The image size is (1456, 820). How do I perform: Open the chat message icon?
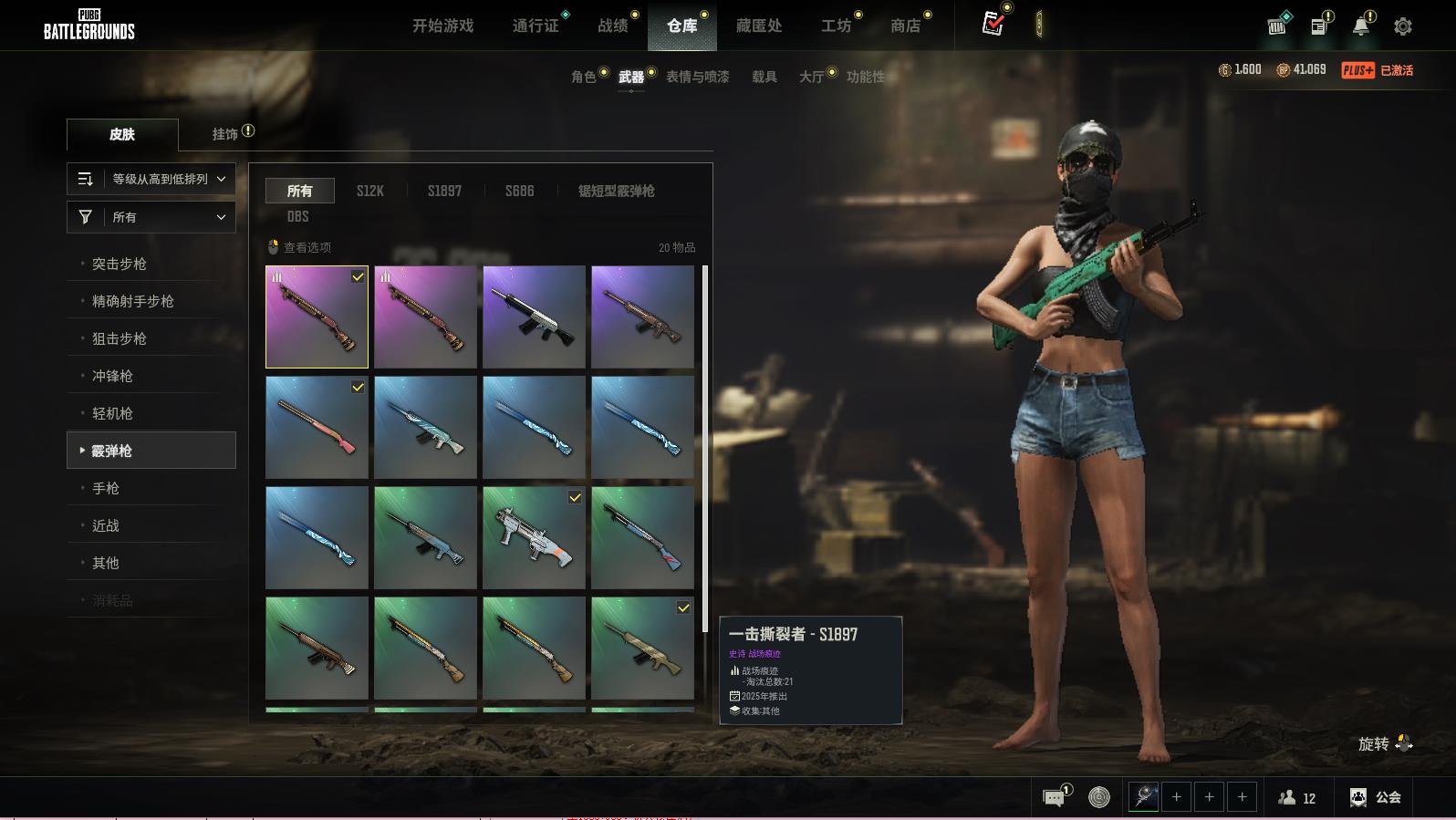point(1054,798)
